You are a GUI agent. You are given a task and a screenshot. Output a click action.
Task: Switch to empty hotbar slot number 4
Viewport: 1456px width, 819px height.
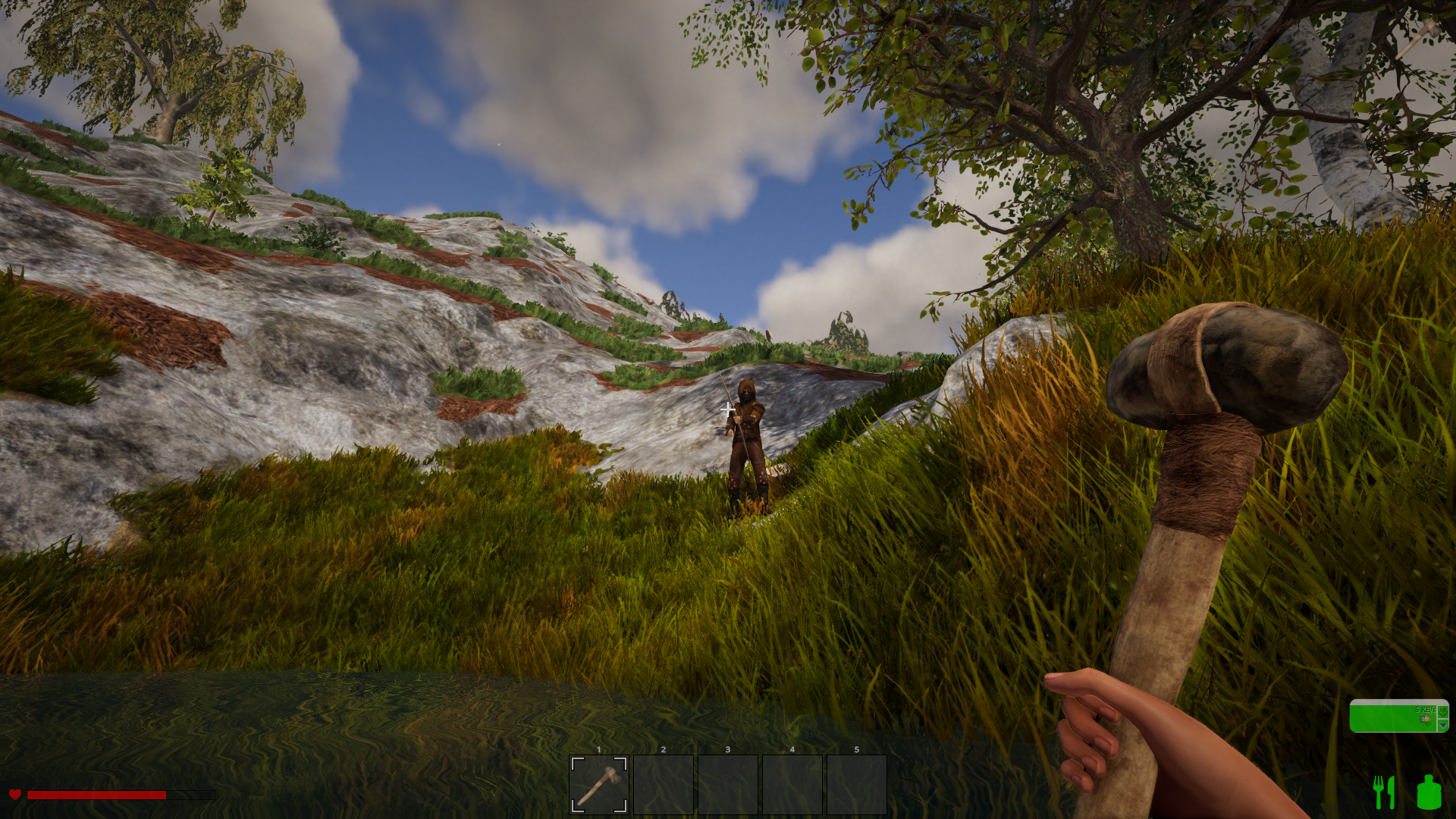click(x=792, y=784)
